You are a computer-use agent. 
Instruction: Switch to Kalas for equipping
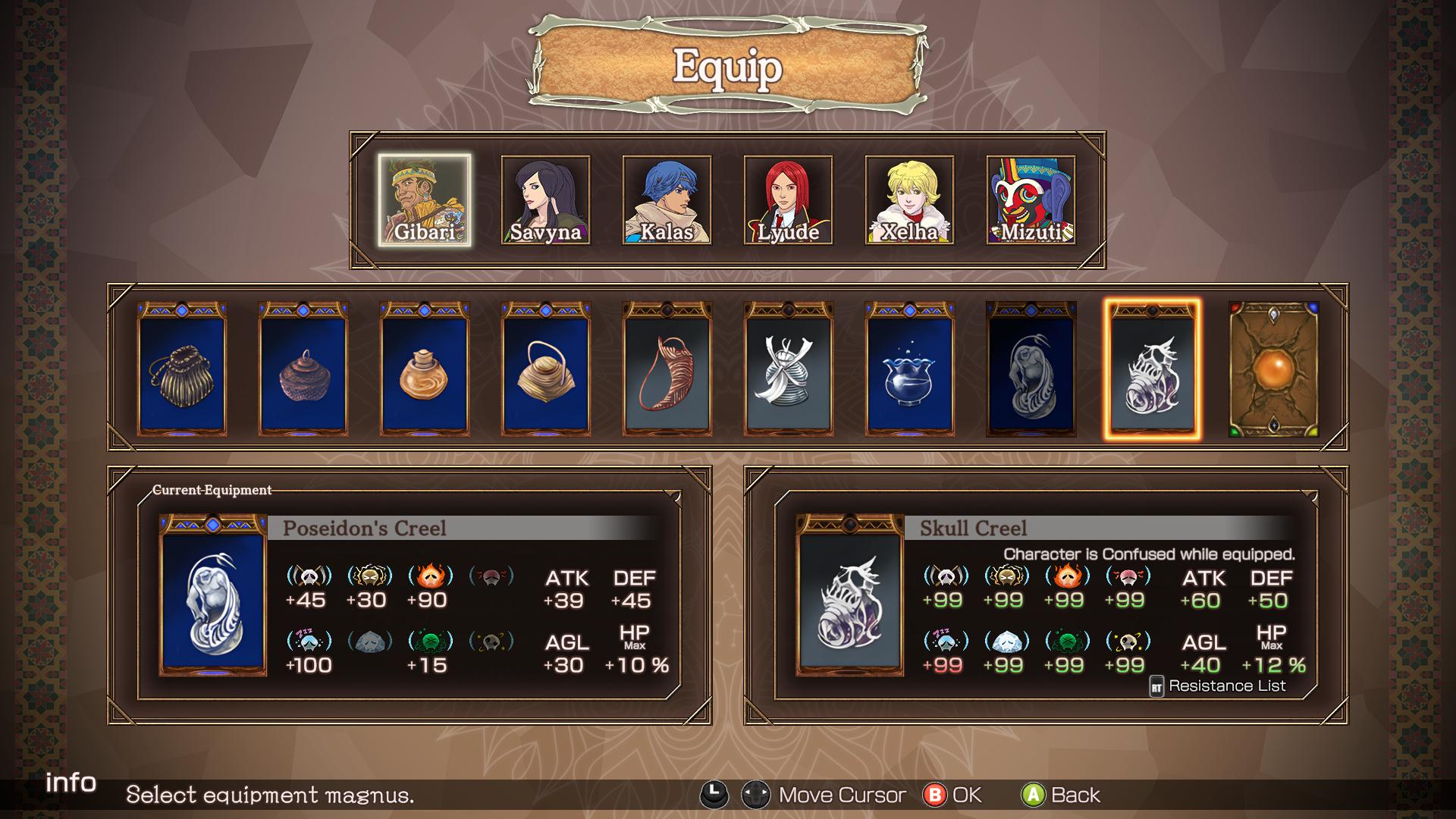pyautogui.click(x=667, y=200)
